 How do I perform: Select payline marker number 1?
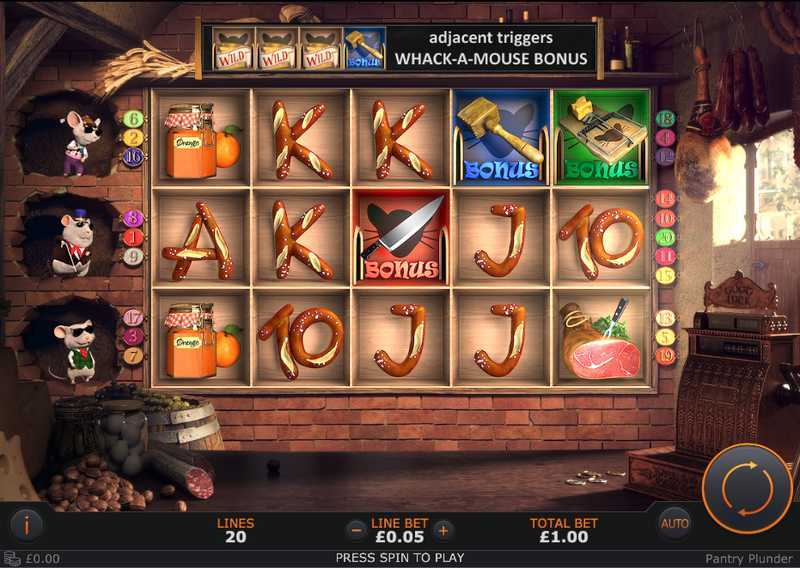click(134, 237)
